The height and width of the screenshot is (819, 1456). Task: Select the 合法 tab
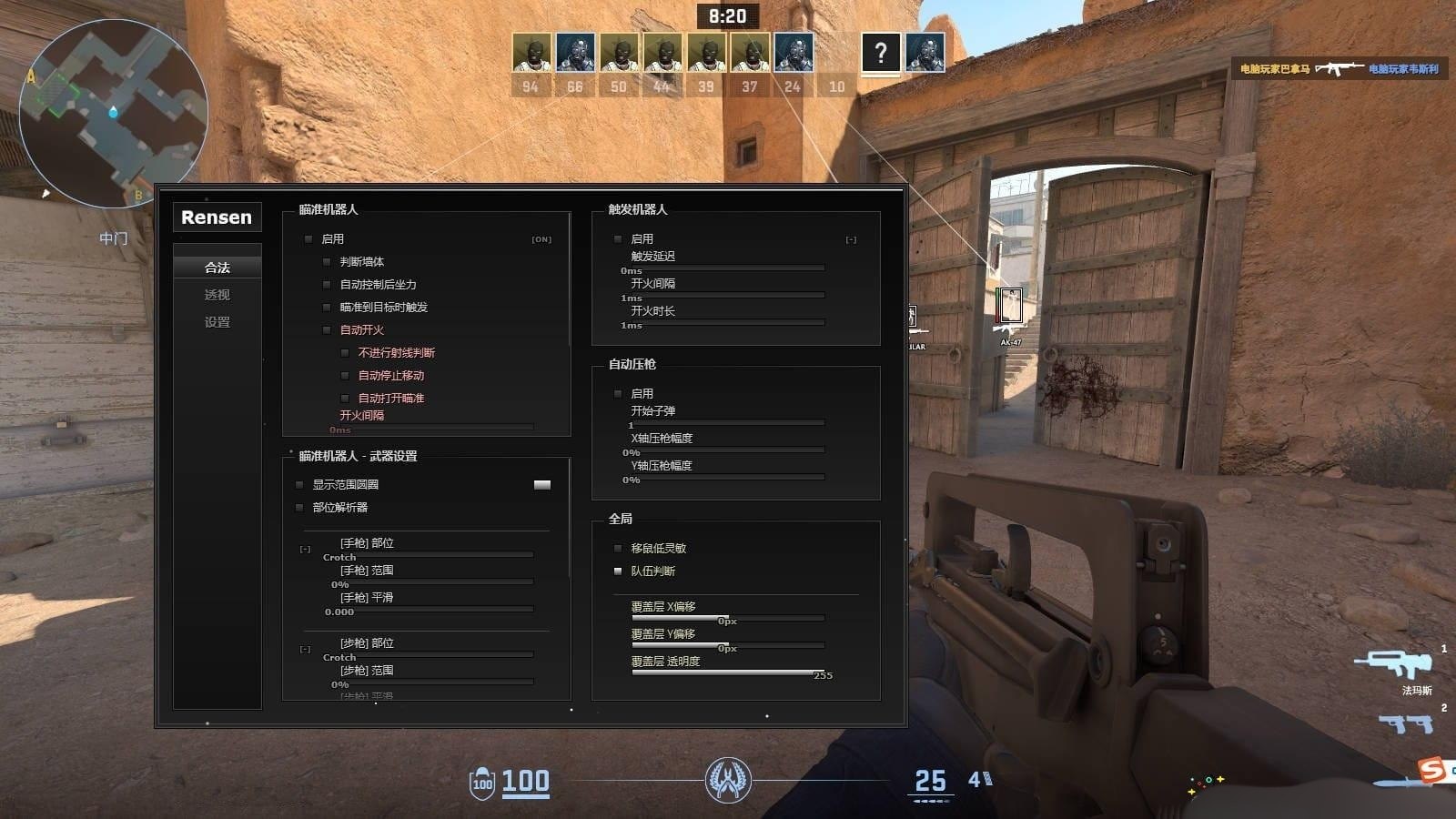pyautogui.click(x=217, y=268)
